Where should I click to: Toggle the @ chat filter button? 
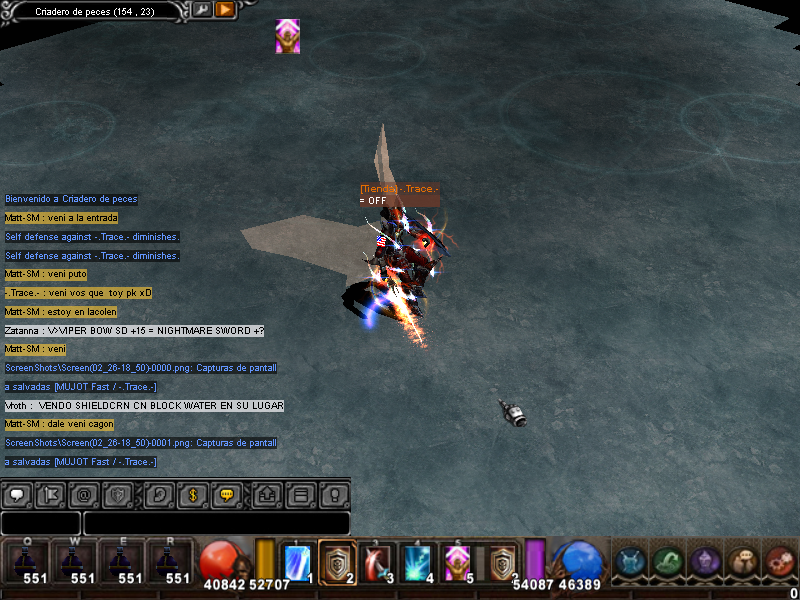(85, 494)
